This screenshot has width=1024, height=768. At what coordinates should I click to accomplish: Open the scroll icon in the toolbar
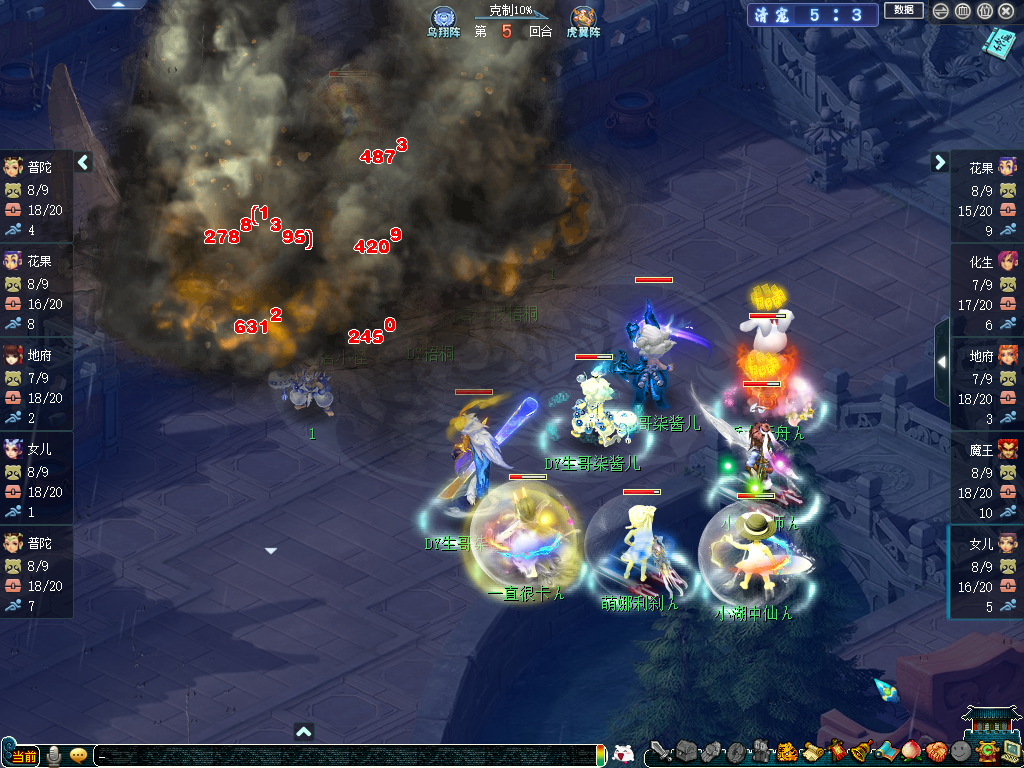[811, 750]
